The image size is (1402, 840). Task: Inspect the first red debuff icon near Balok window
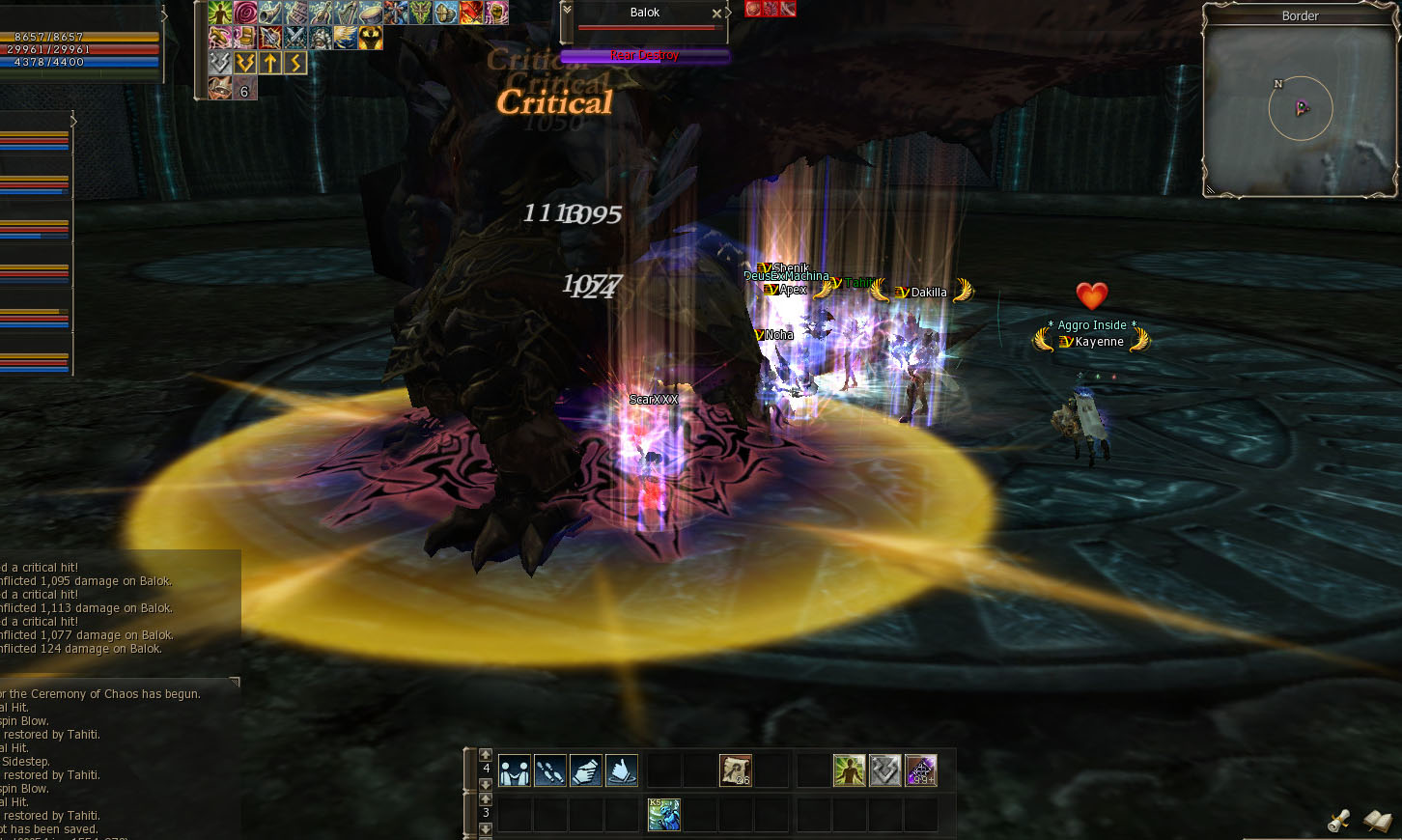pyautogui.click(x=753, y=10)
